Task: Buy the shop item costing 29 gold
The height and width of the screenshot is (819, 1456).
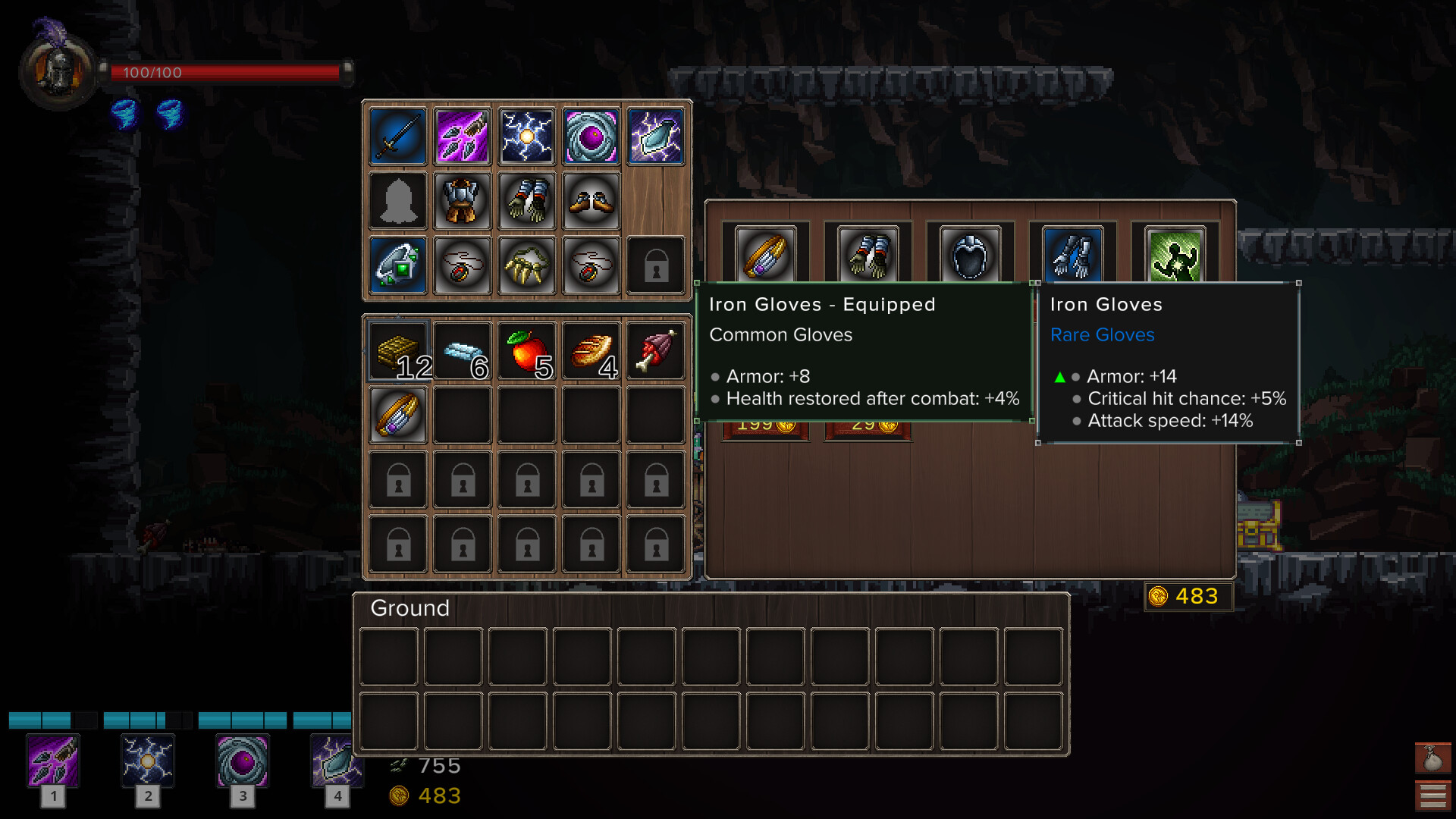Action: (x=867, y=425)
